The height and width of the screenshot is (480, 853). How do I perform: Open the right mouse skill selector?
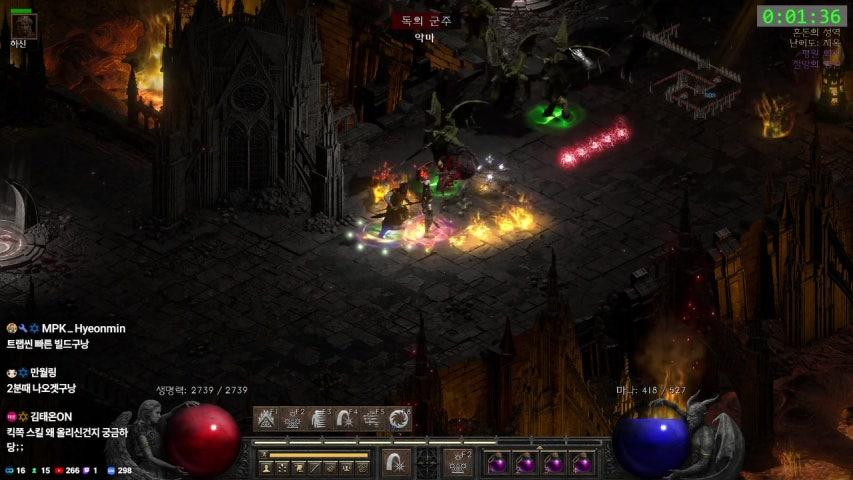coord(458,463)
